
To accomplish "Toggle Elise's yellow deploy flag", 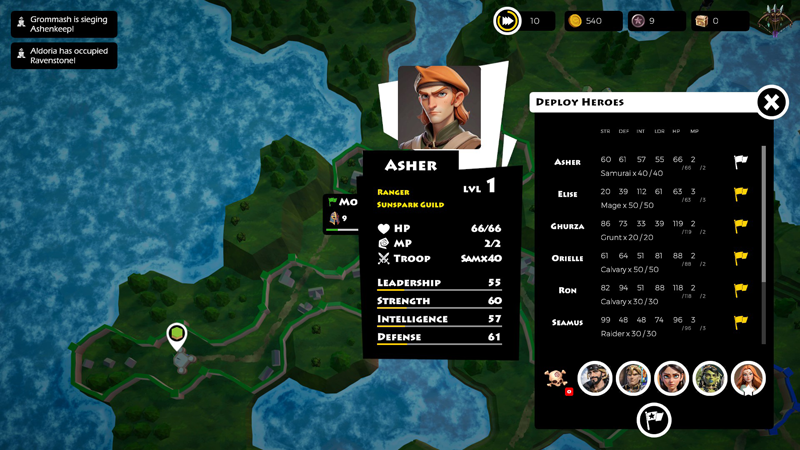I will tap(741, 194).
